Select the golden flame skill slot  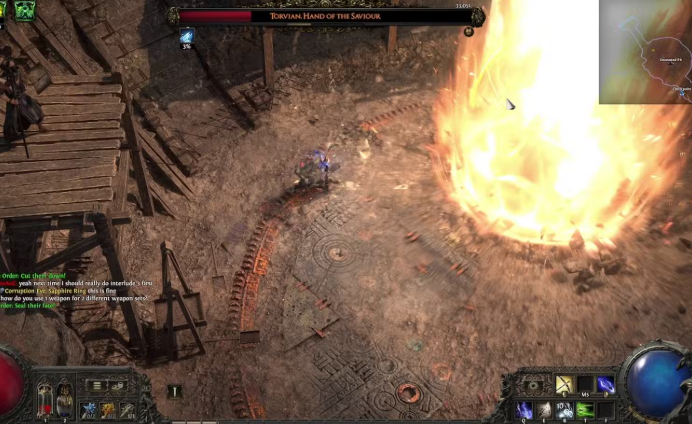click(x=108, y=409)
